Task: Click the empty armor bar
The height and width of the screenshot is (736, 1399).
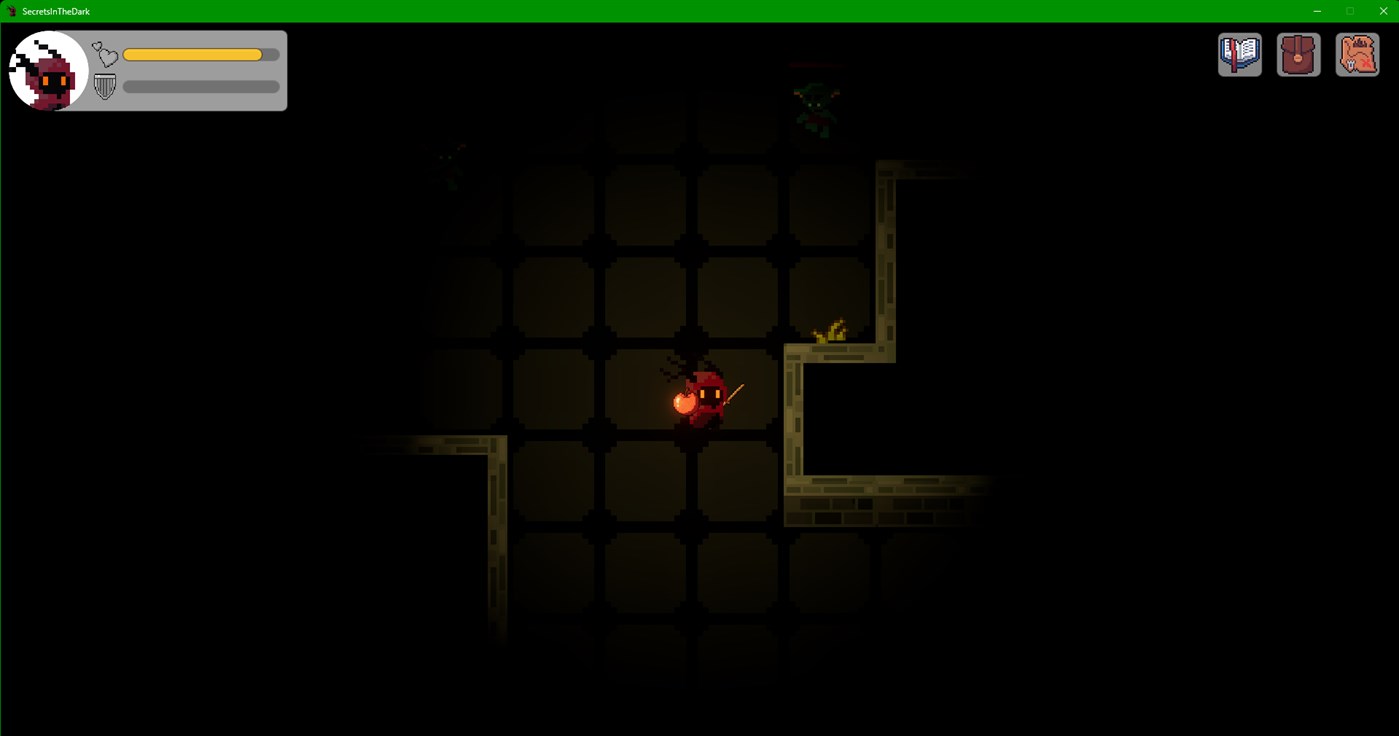Action: pos(200,87)
